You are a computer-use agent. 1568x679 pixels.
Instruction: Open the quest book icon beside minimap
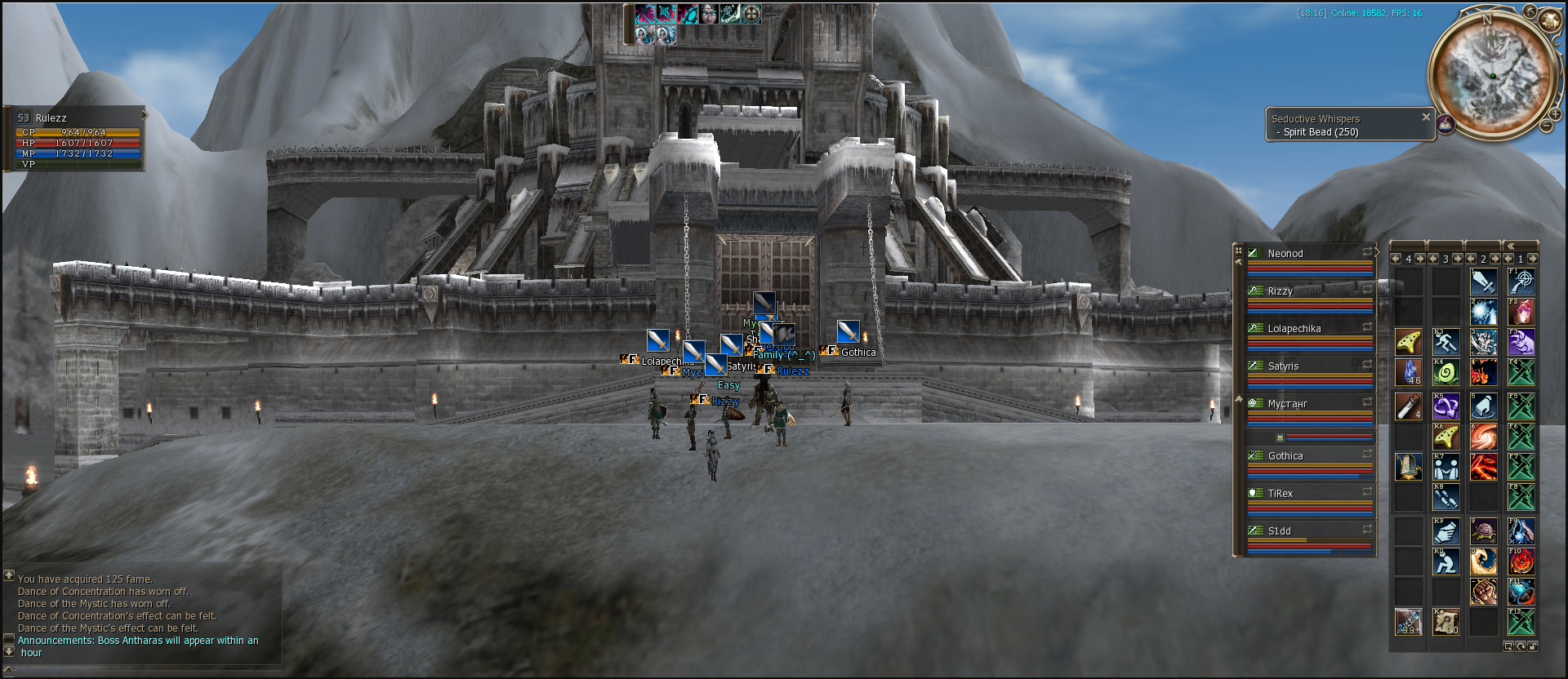coord(1445,124)
